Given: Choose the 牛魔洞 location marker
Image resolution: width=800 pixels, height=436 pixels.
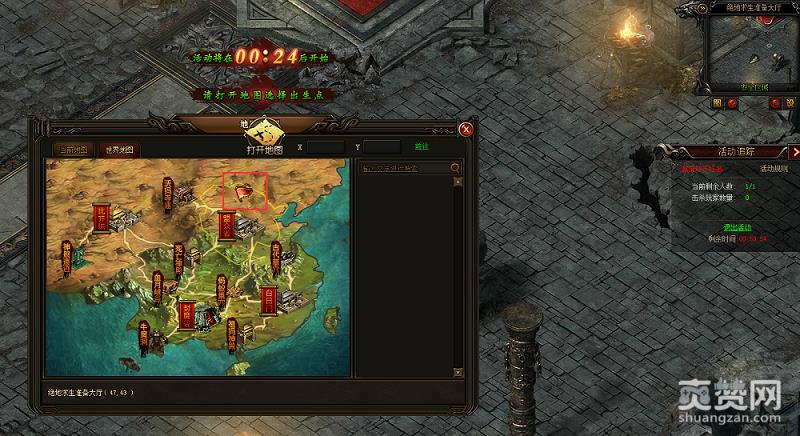Looking at the screenshot, I should point(144,338).
